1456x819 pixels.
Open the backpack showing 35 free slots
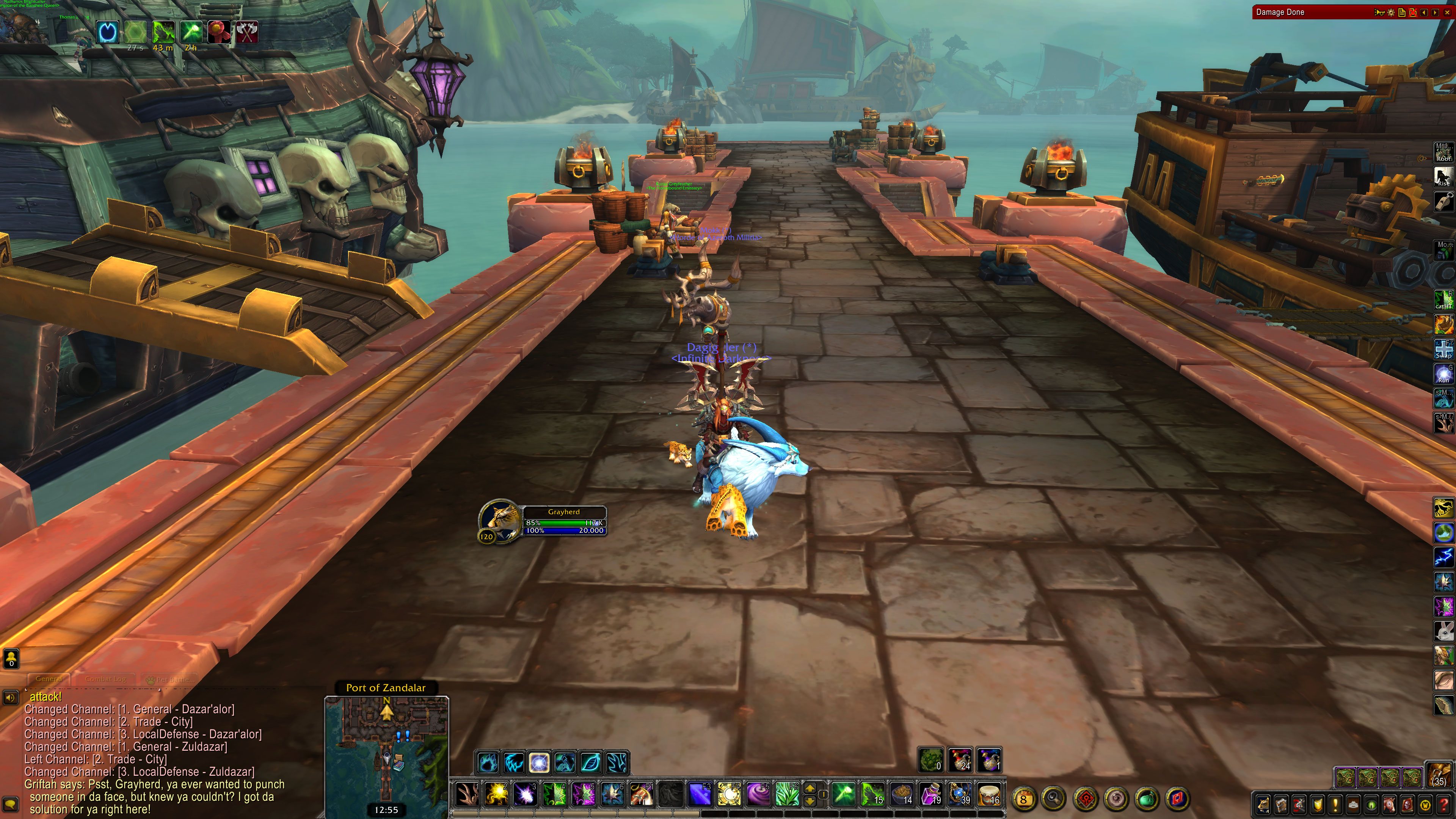coord(1439,775)
